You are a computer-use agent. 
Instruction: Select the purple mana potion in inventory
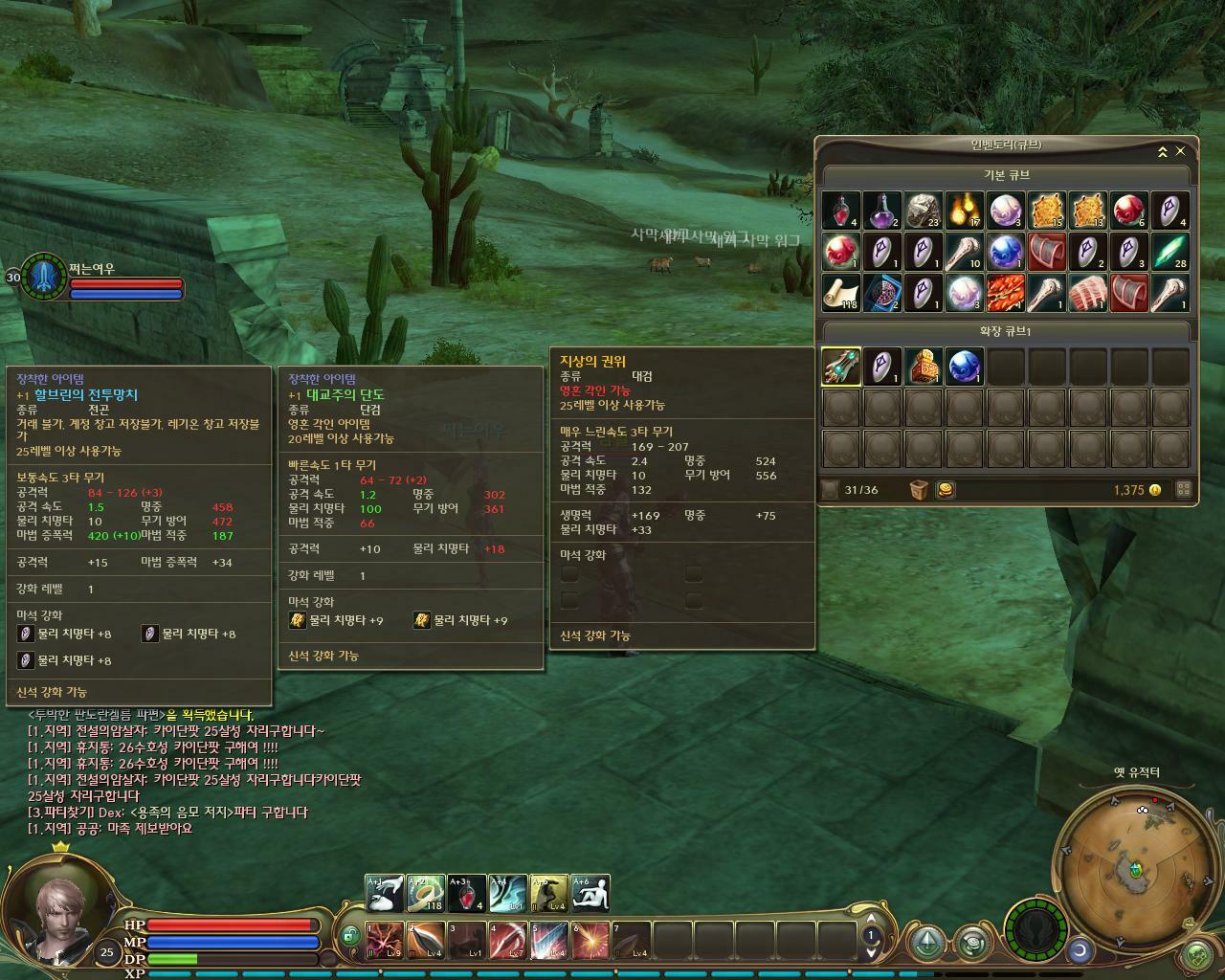[x=882, y=211]
